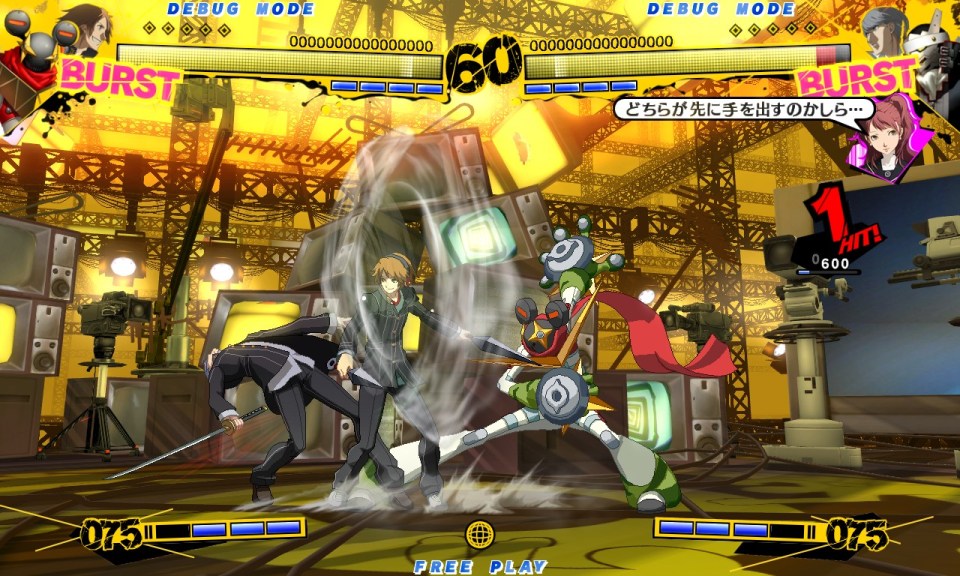
Task: Click the globe icon above FREE PLAY
Action: (x=480, y=534)
